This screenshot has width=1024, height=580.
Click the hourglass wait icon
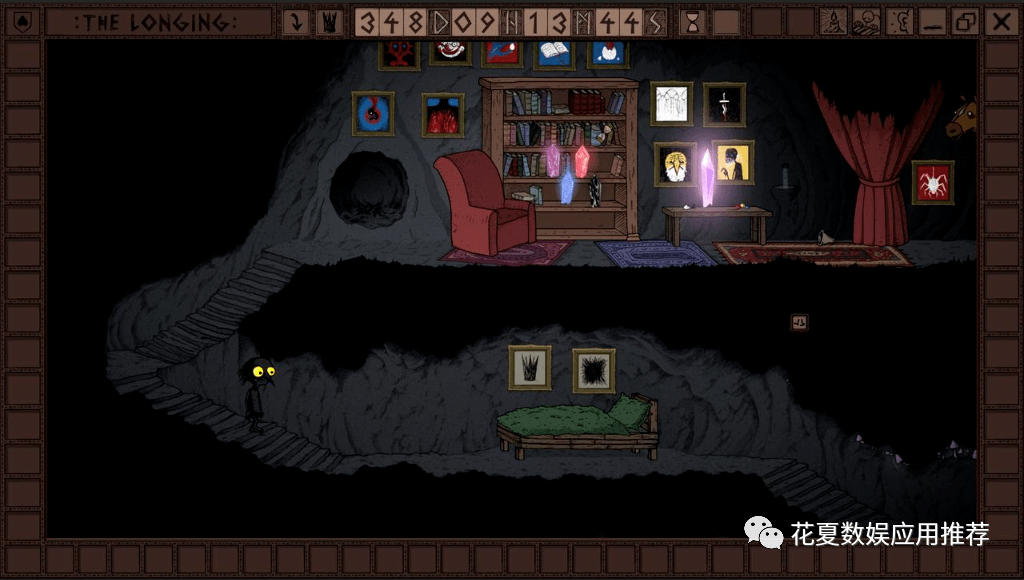[692, 21]
